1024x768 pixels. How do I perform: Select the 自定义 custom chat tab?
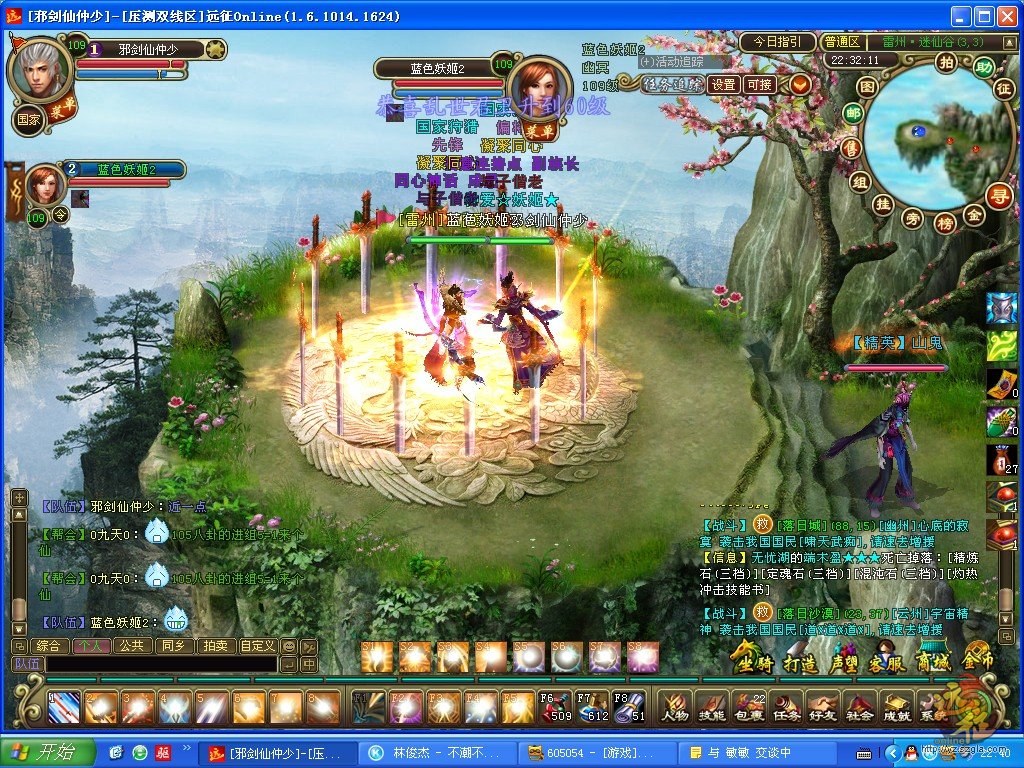coord(257,646)
